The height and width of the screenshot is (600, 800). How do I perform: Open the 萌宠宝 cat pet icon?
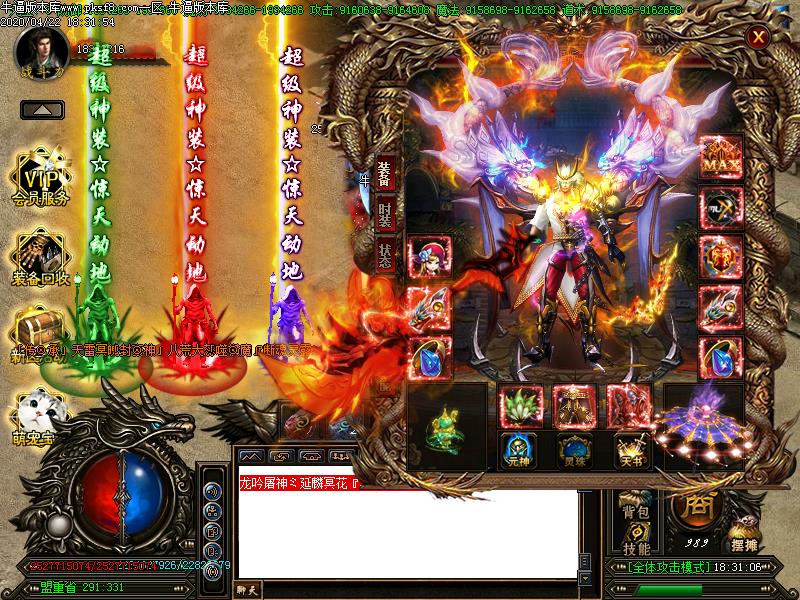click(x=40, y=412)
